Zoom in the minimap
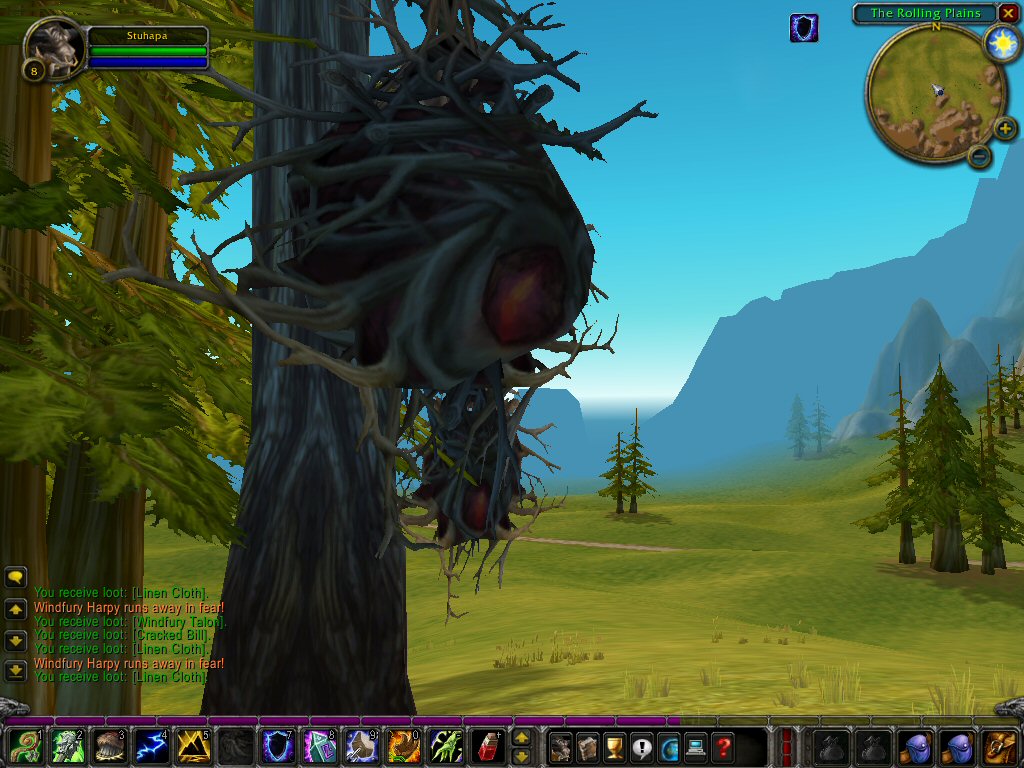This screenshot has height=768, width=1024. (x=1005, y=129)
